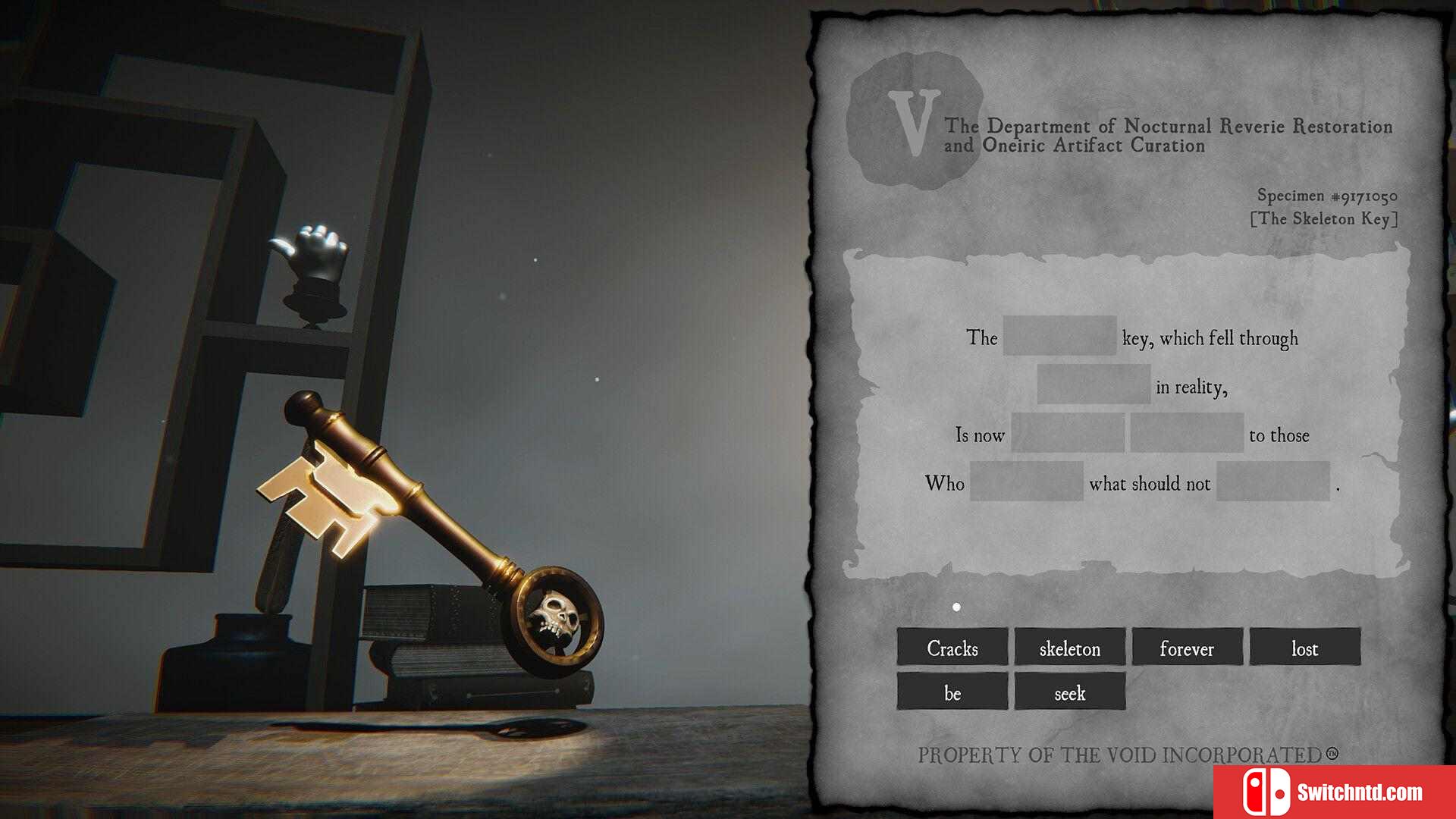Select the blank just before 'to those'
This screenshot has height=819, width=1456.
(x=1187, y=433)
